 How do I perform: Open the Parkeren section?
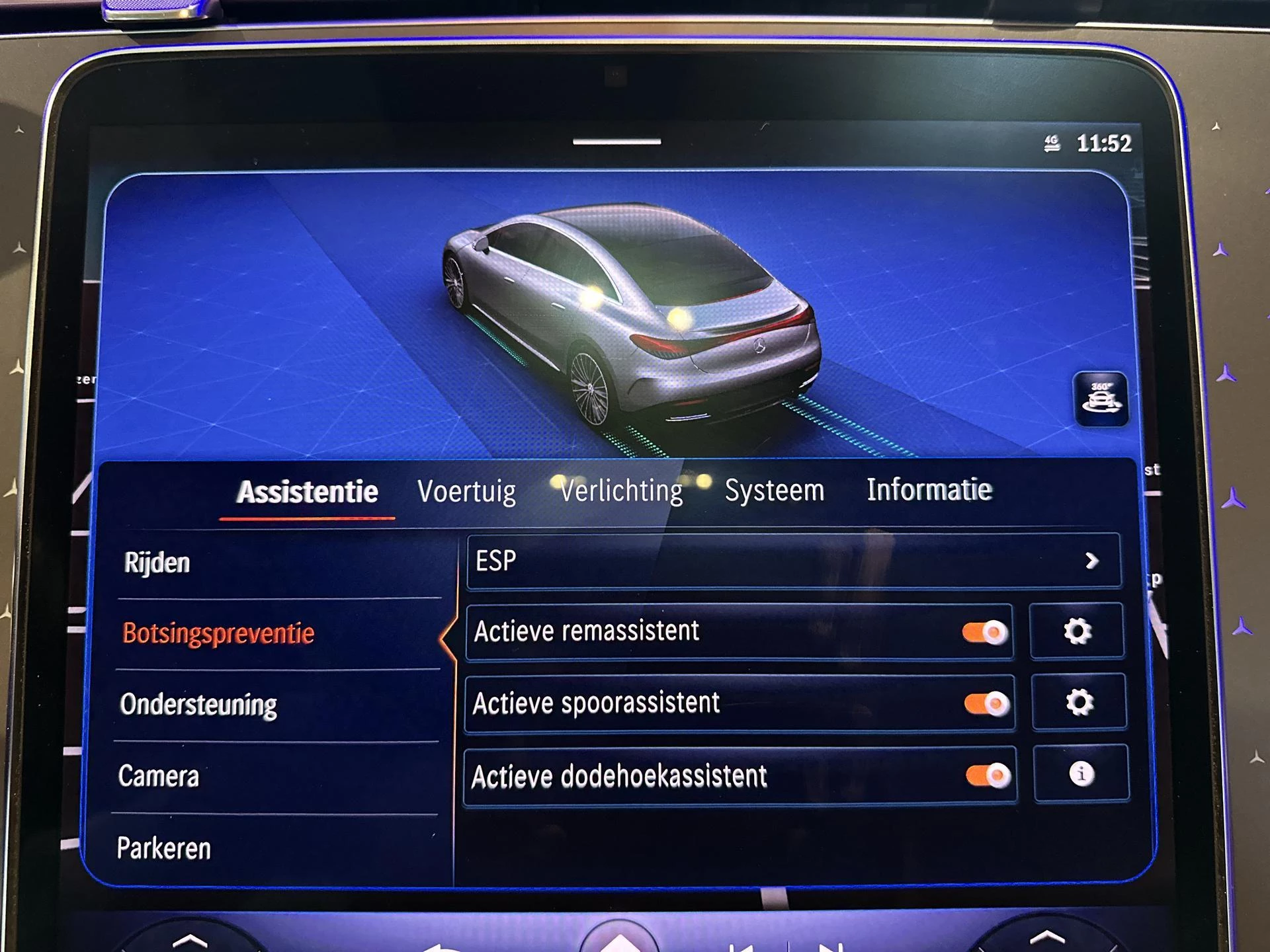[165, 848]
